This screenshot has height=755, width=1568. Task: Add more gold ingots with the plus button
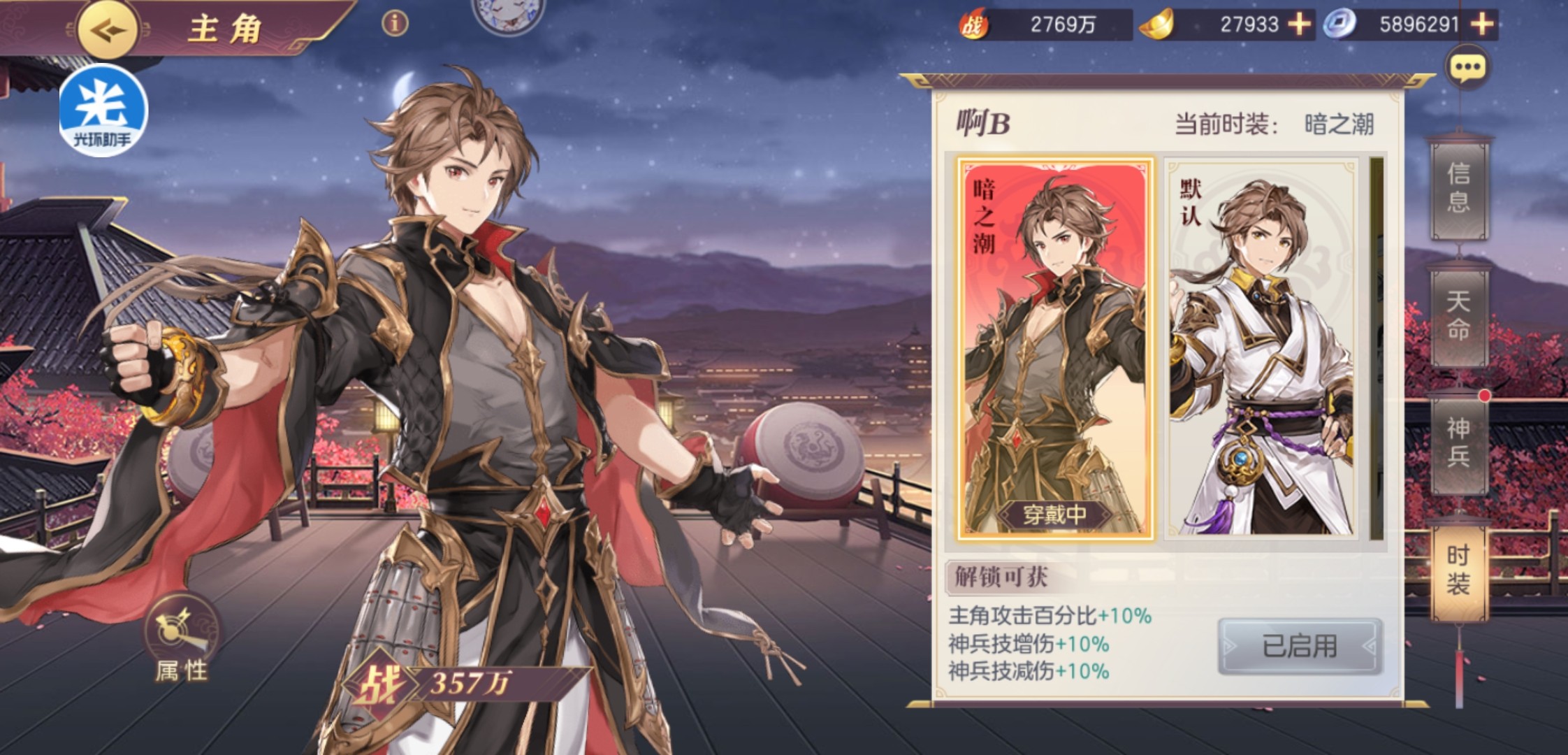[x=1299, y=24]
